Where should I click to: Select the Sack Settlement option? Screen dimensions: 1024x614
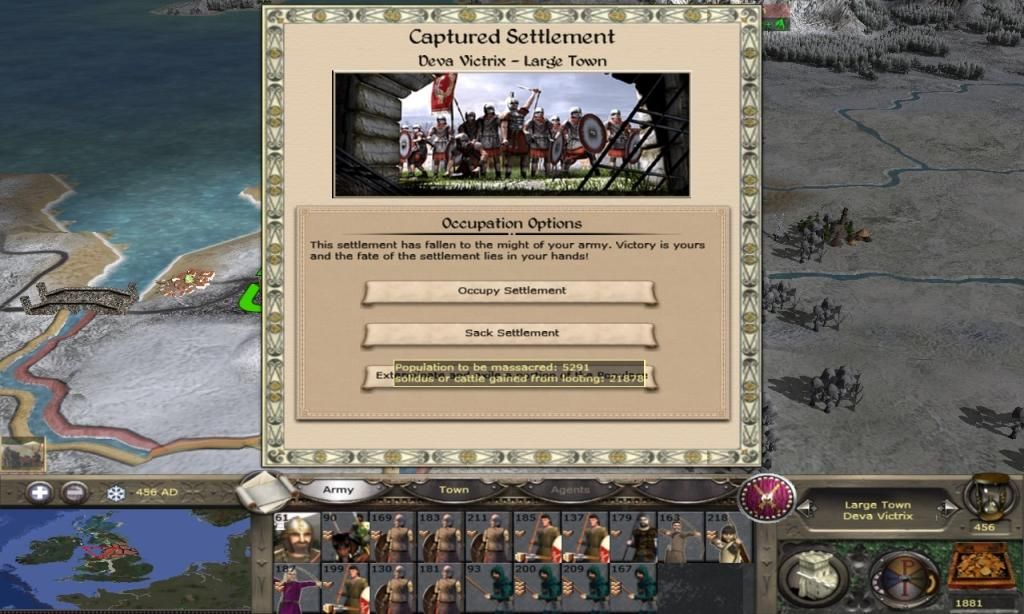point(510,333)
